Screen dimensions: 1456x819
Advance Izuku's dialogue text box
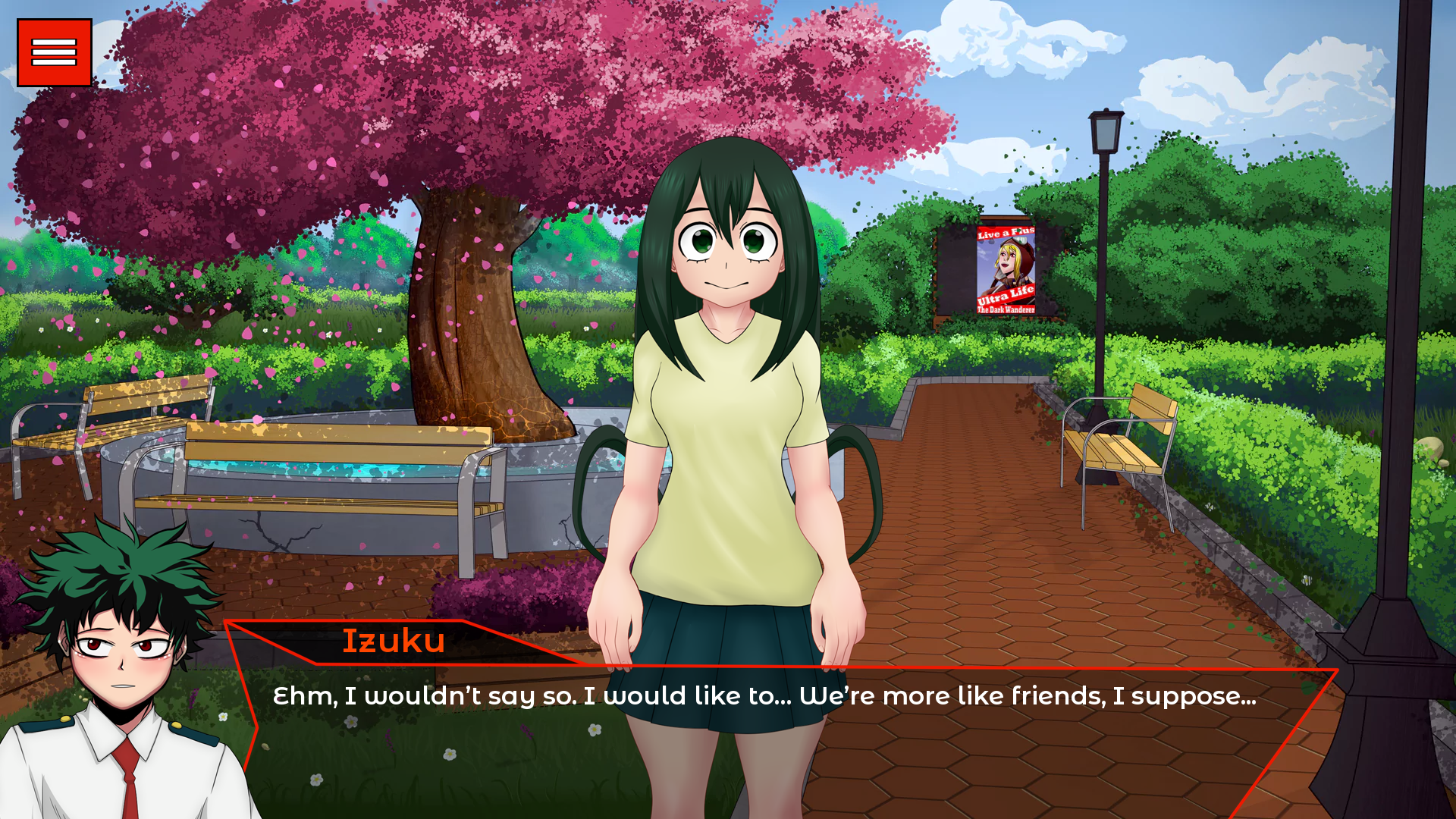pos(763,728)
